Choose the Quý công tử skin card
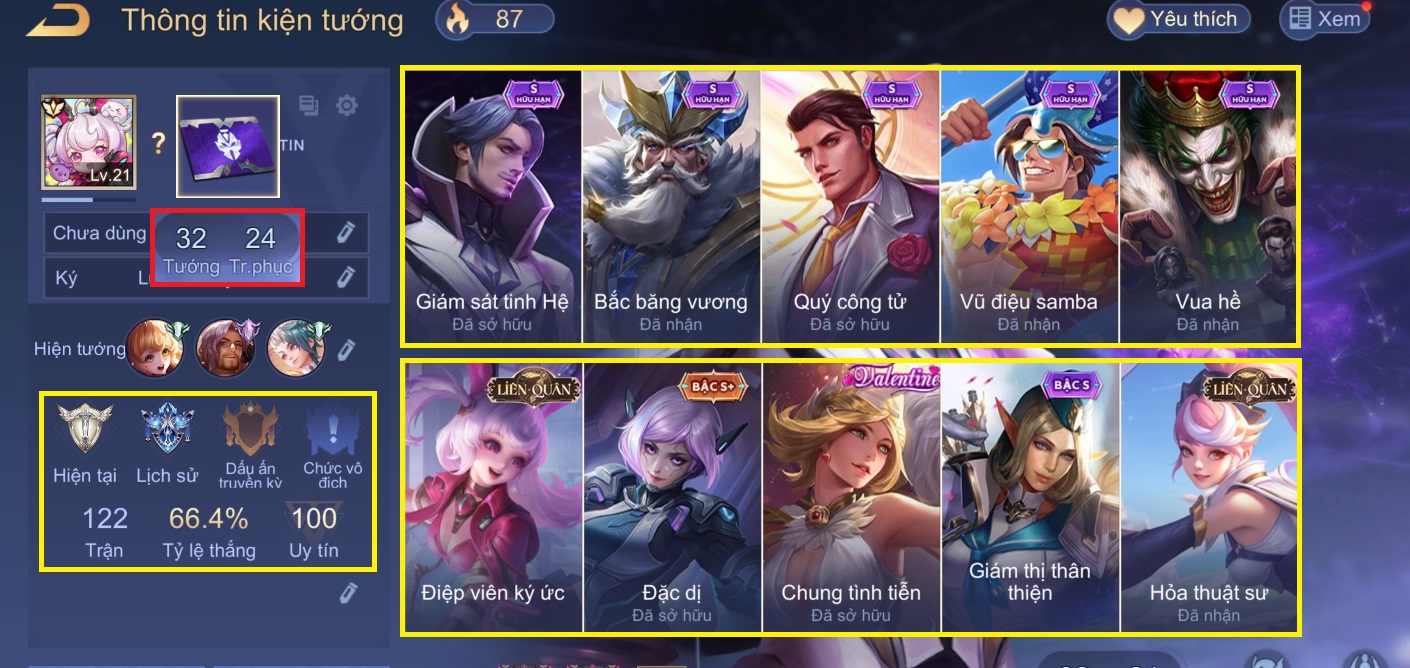This screenshot has height=668, width=1410. pyautogui.click(x=850, y=205)
